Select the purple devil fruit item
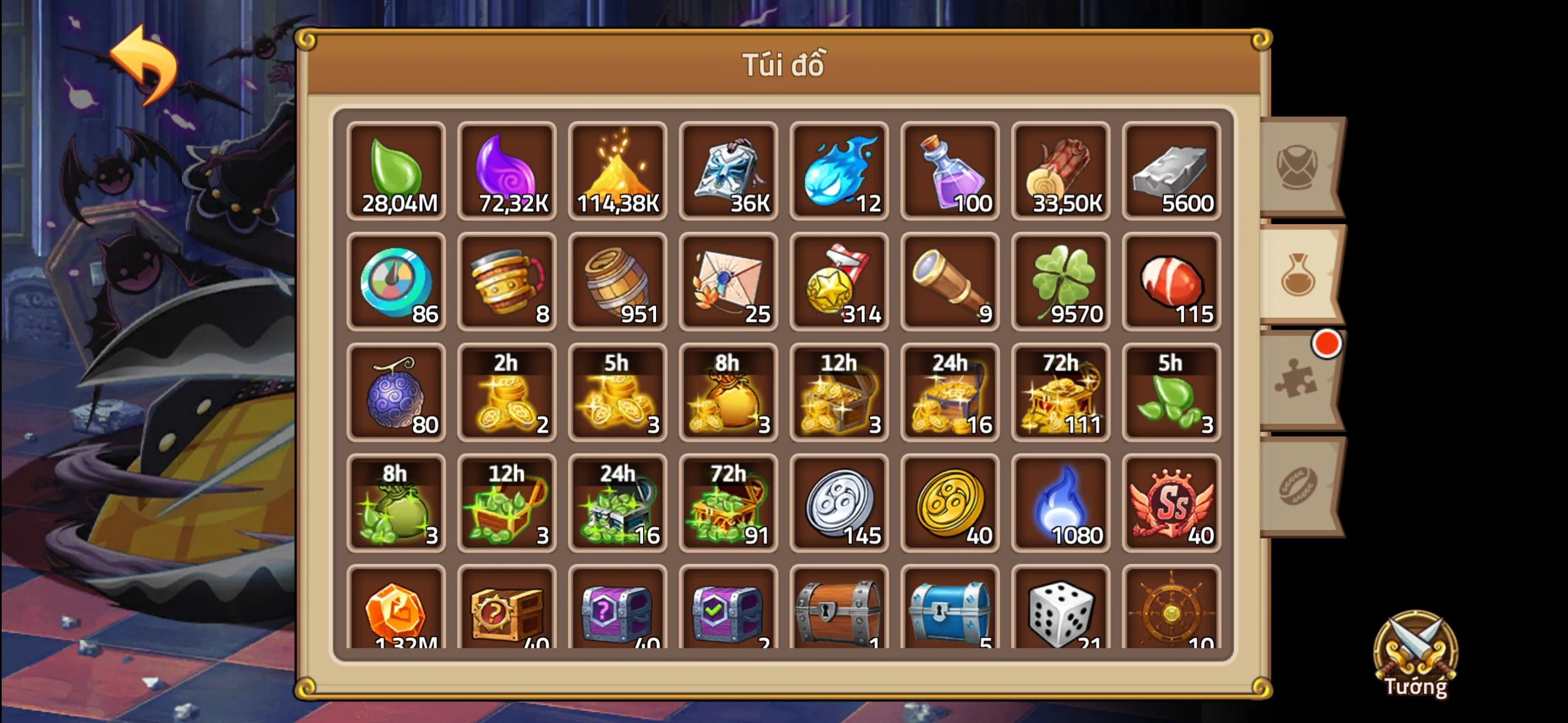 (x=396, y=392)
